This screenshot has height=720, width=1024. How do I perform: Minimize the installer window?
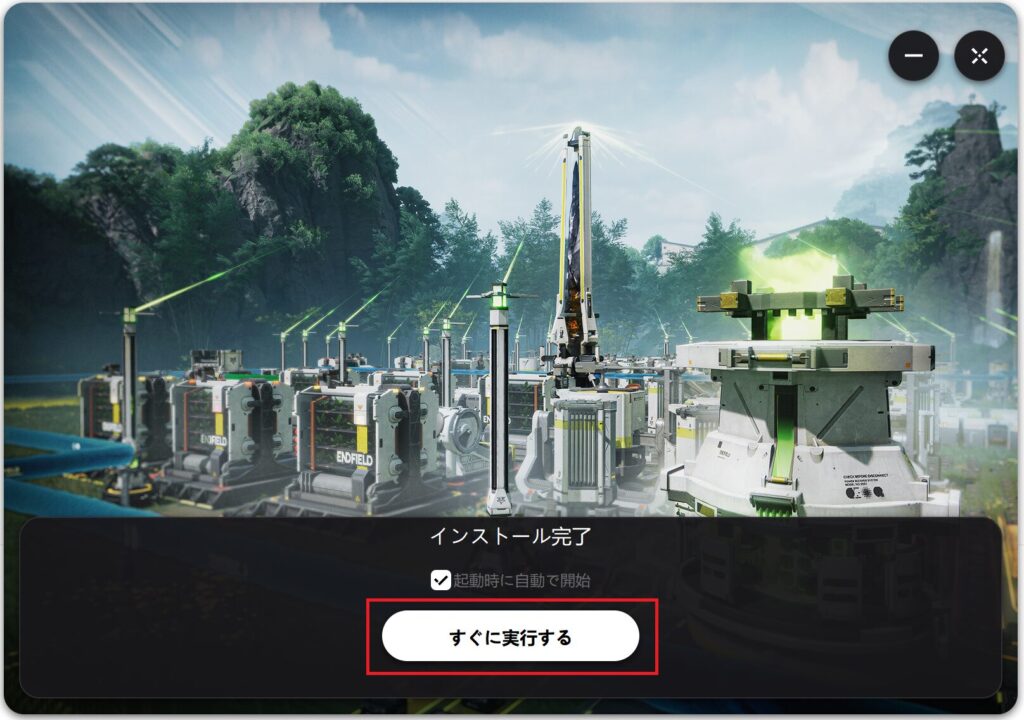[x=913, y=56]
